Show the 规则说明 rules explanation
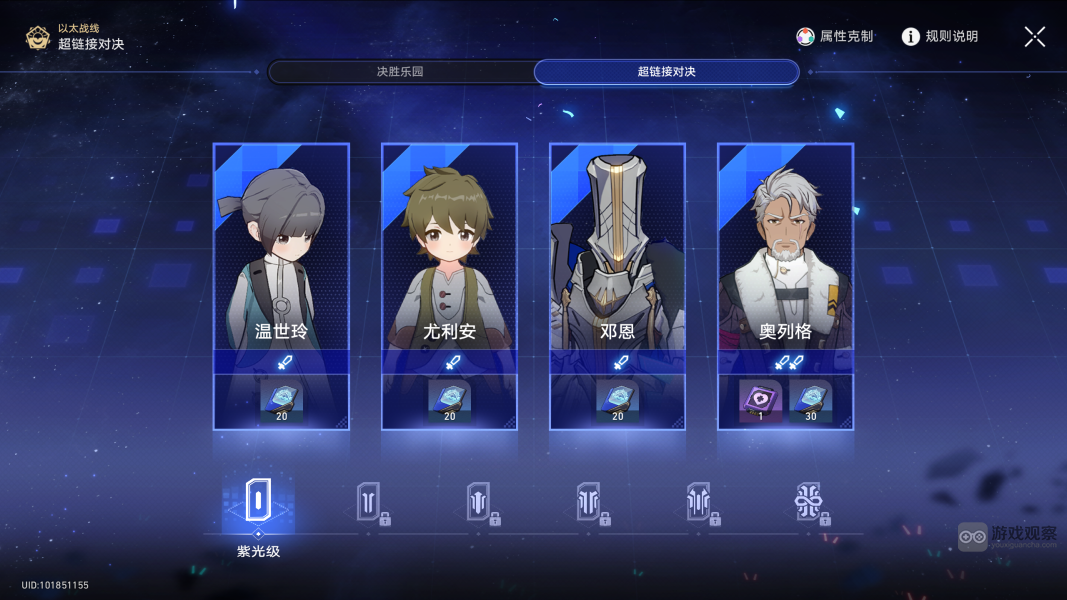This screenshot has height=600, width=1067. 939,36
